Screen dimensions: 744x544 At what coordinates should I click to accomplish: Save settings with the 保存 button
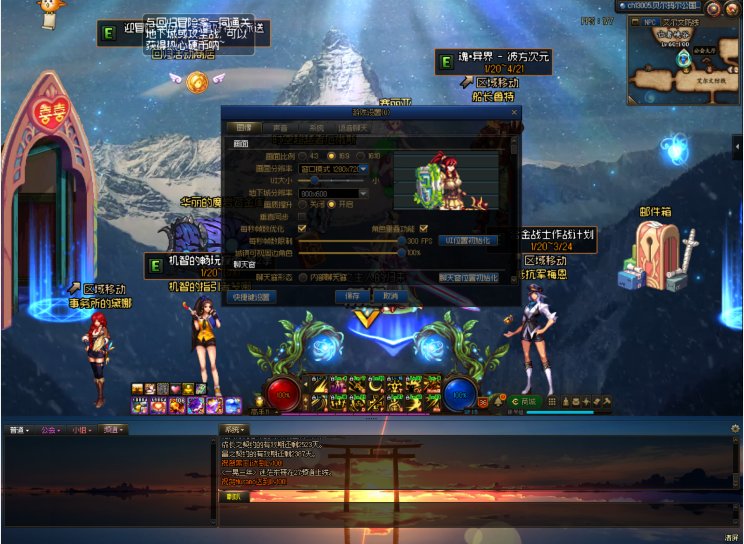click(x=352, y=296)
